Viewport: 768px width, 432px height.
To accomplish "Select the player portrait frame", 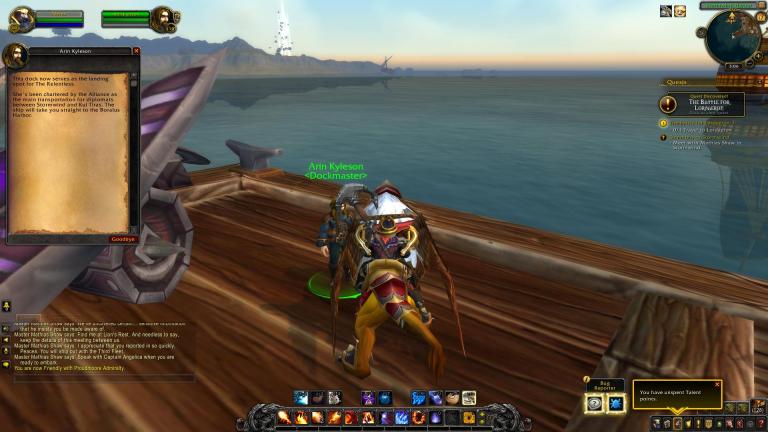I will pos(21,18).
